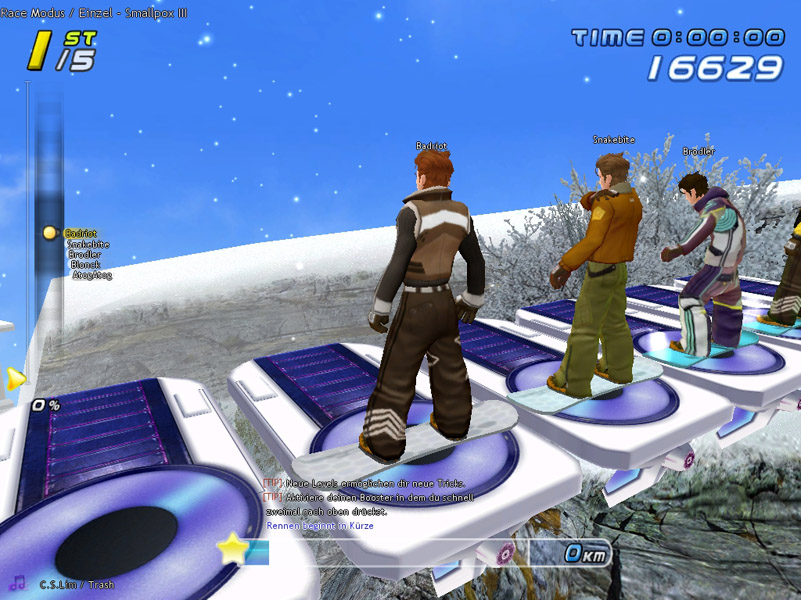Select Badriot in the racer ranking list
801x600 pixels.
coord(80,233)
